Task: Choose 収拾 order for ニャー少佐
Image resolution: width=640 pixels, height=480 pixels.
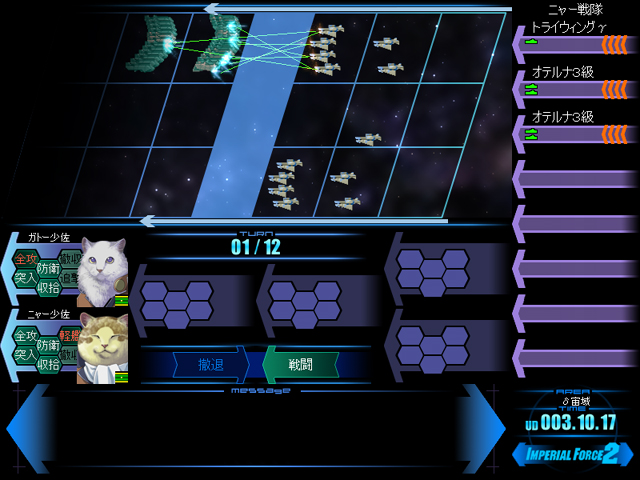Action: tap(48, 364)
